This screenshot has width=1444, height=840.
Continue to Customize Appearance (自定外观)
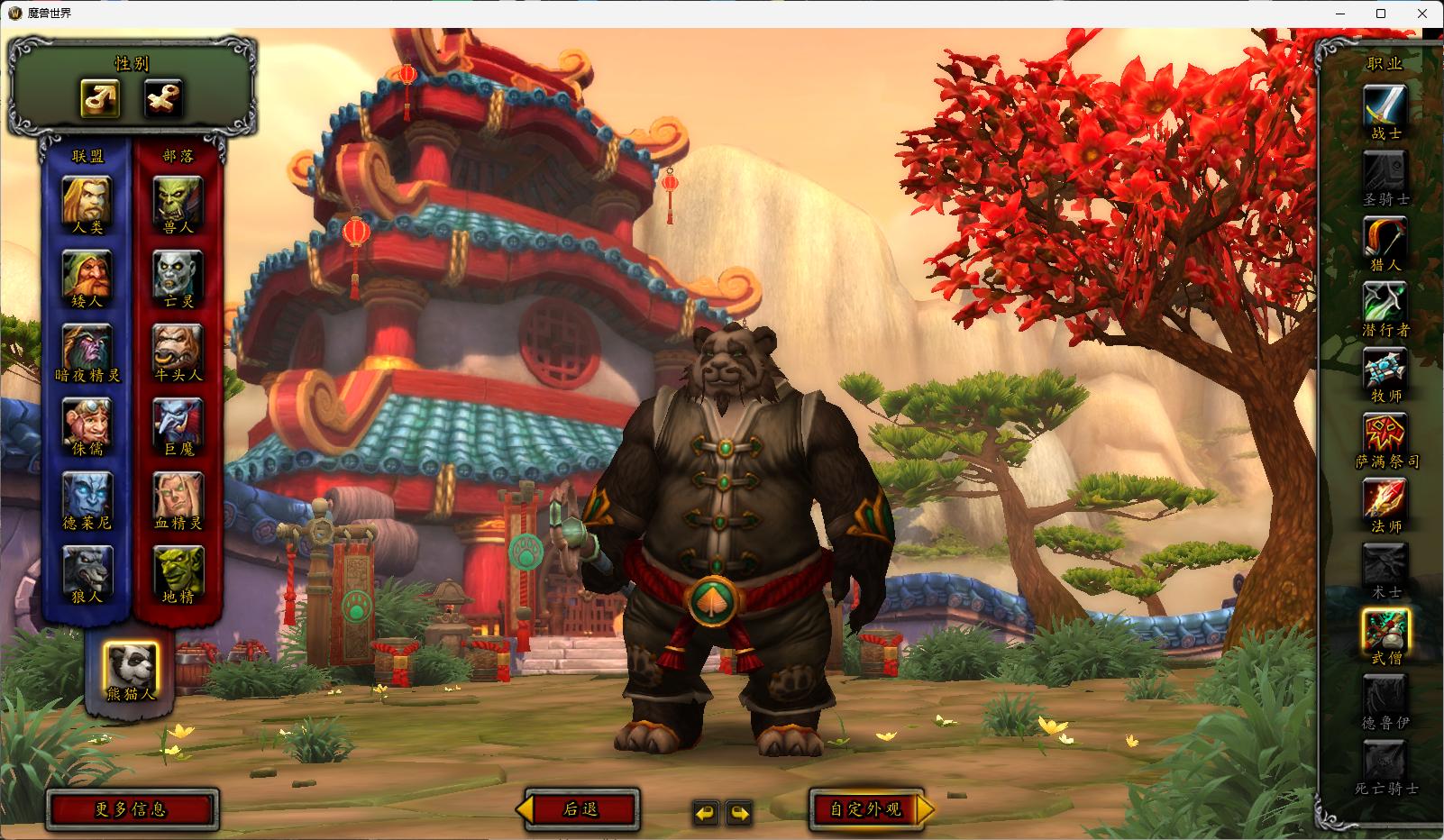coord(867,809)
